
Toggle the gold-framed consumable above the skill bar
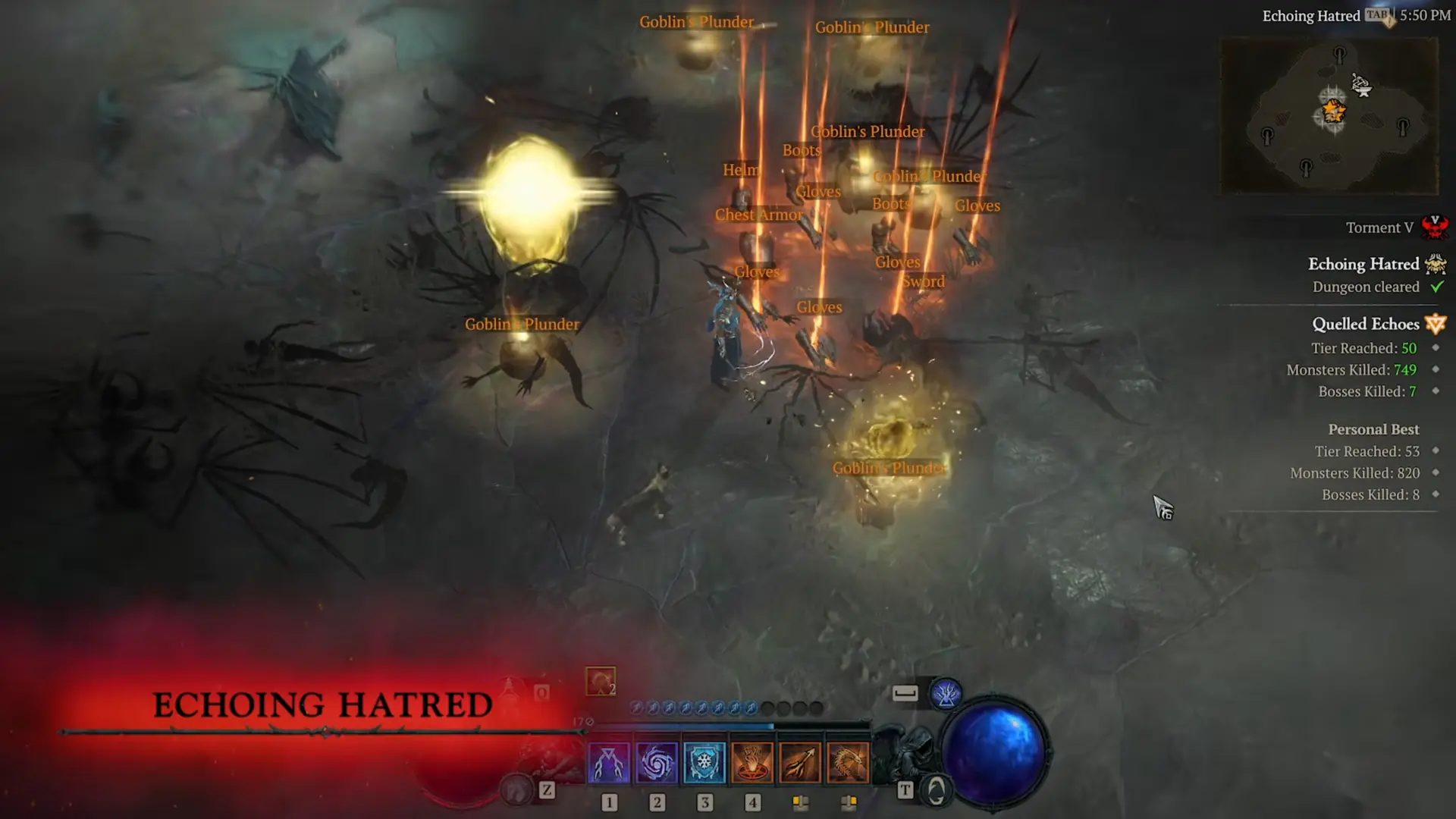600,680
